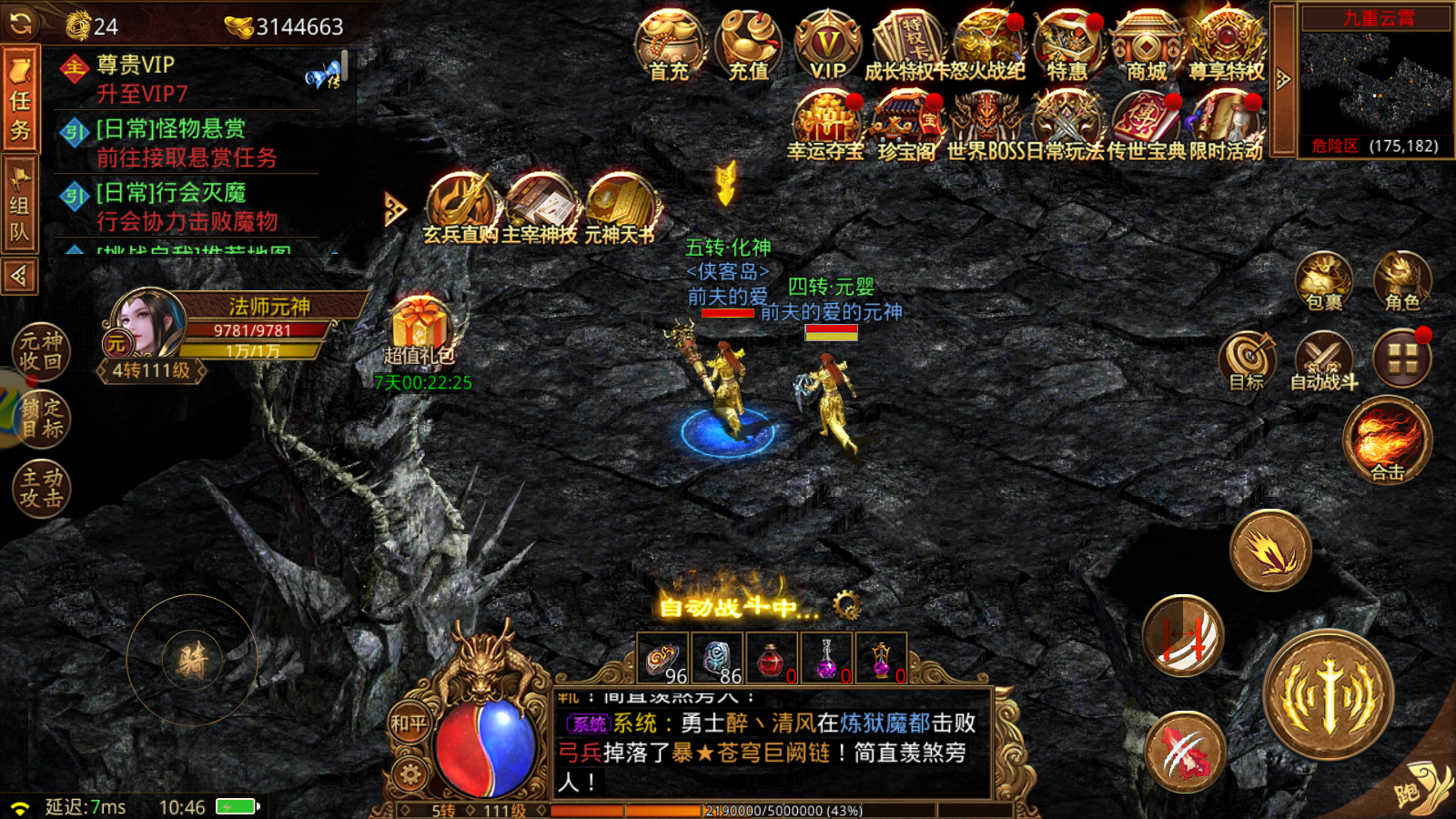Open the VIP menu icon
Image resolution: width=1456 pixels, height=819 pixels.
click(828, 45)
